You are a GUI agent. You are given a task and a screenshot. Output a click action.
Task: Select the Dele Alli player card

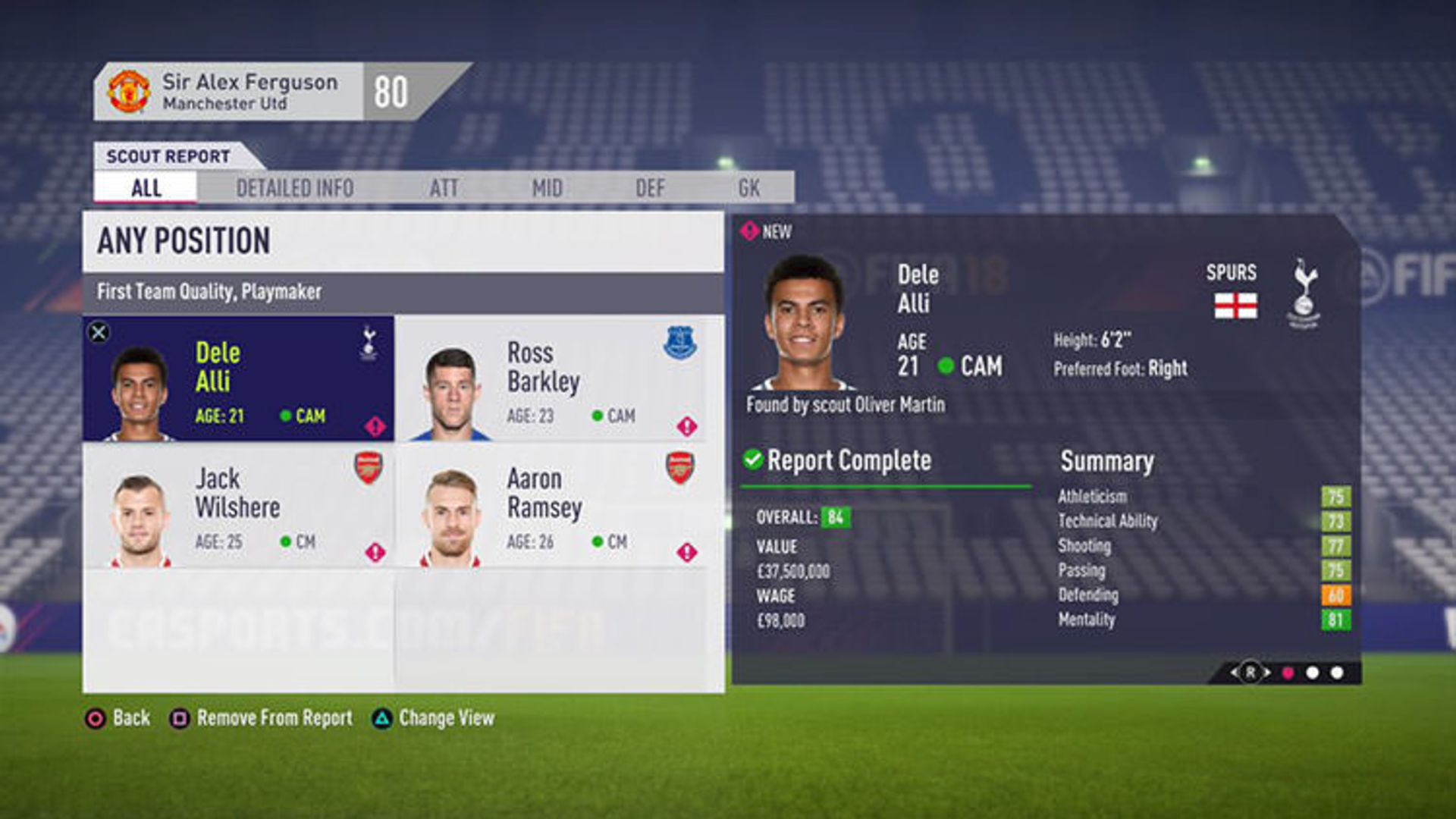[238, 379]
